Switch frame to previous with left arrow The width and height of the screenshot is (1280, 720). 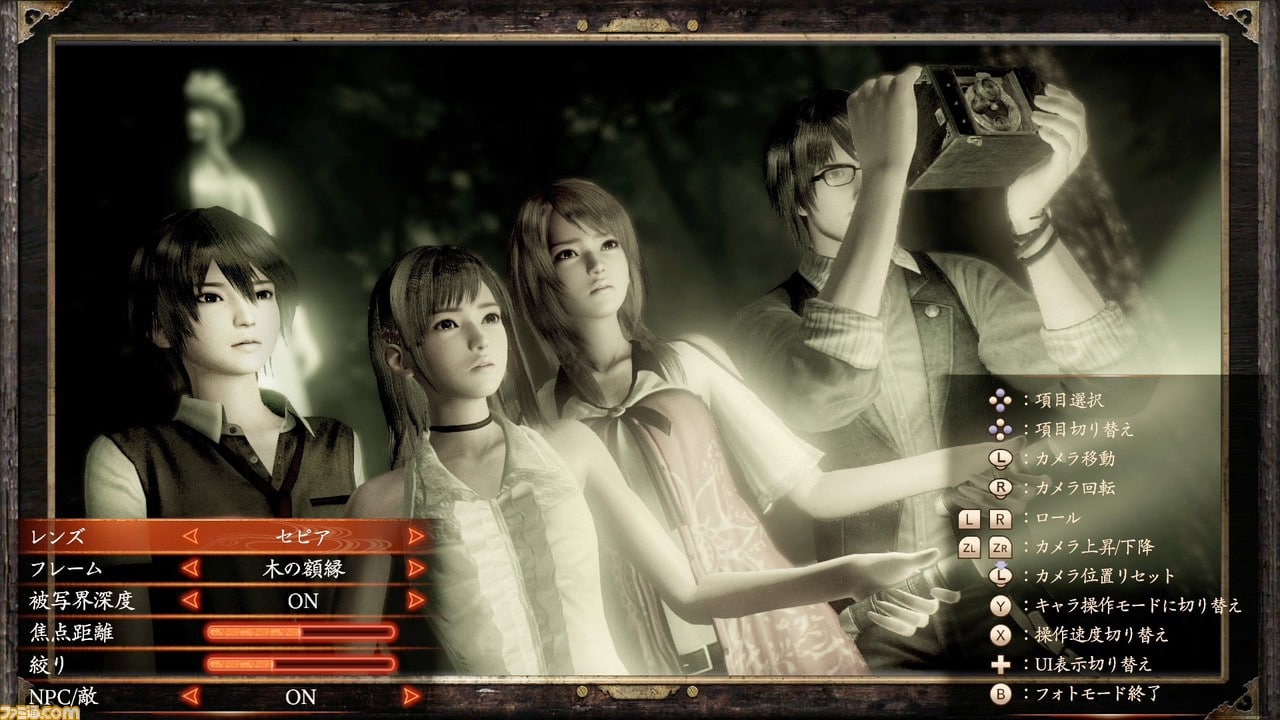[190, 569]
